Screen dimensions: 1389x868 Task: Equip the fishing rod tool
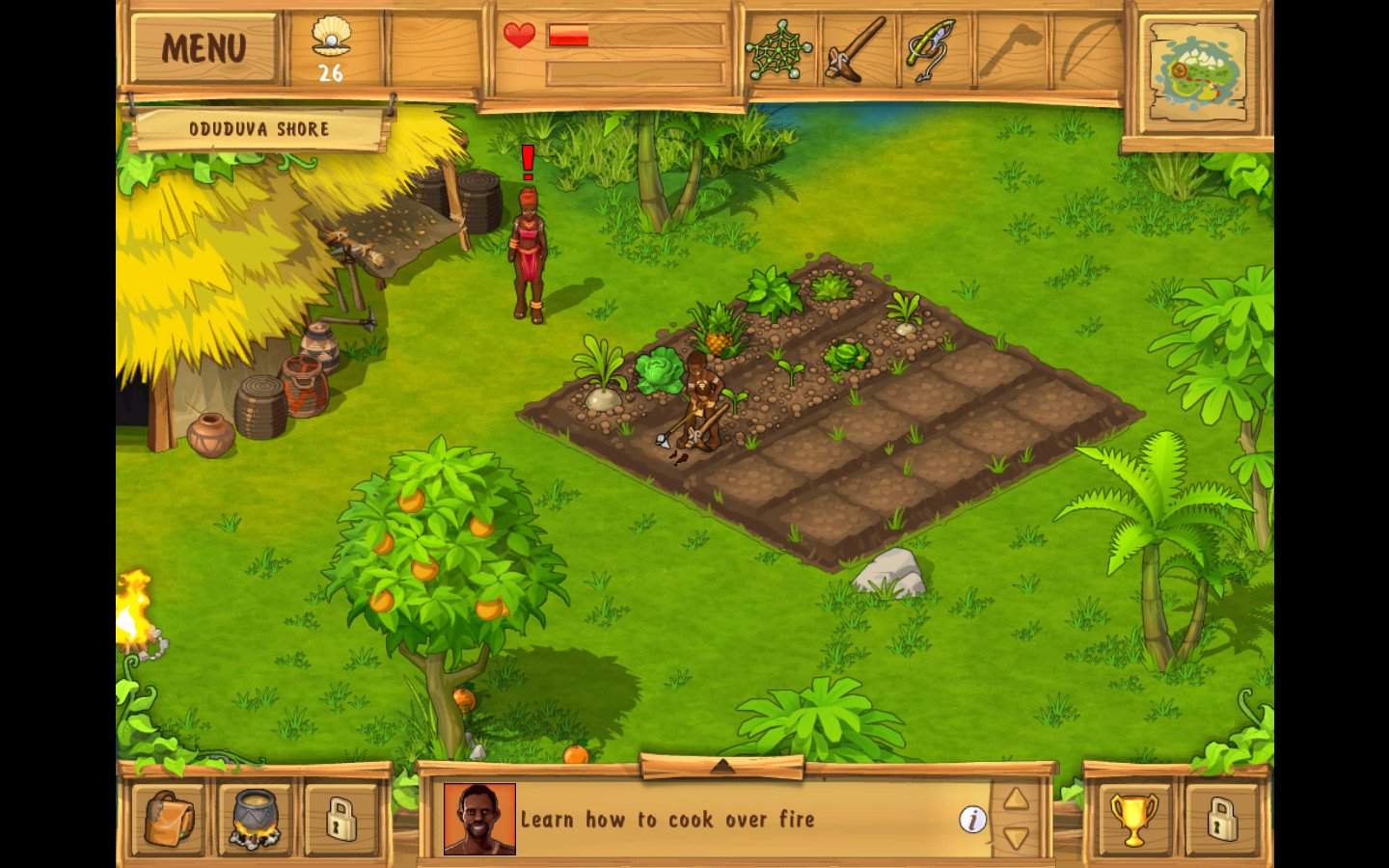click(x=929, y=48)
